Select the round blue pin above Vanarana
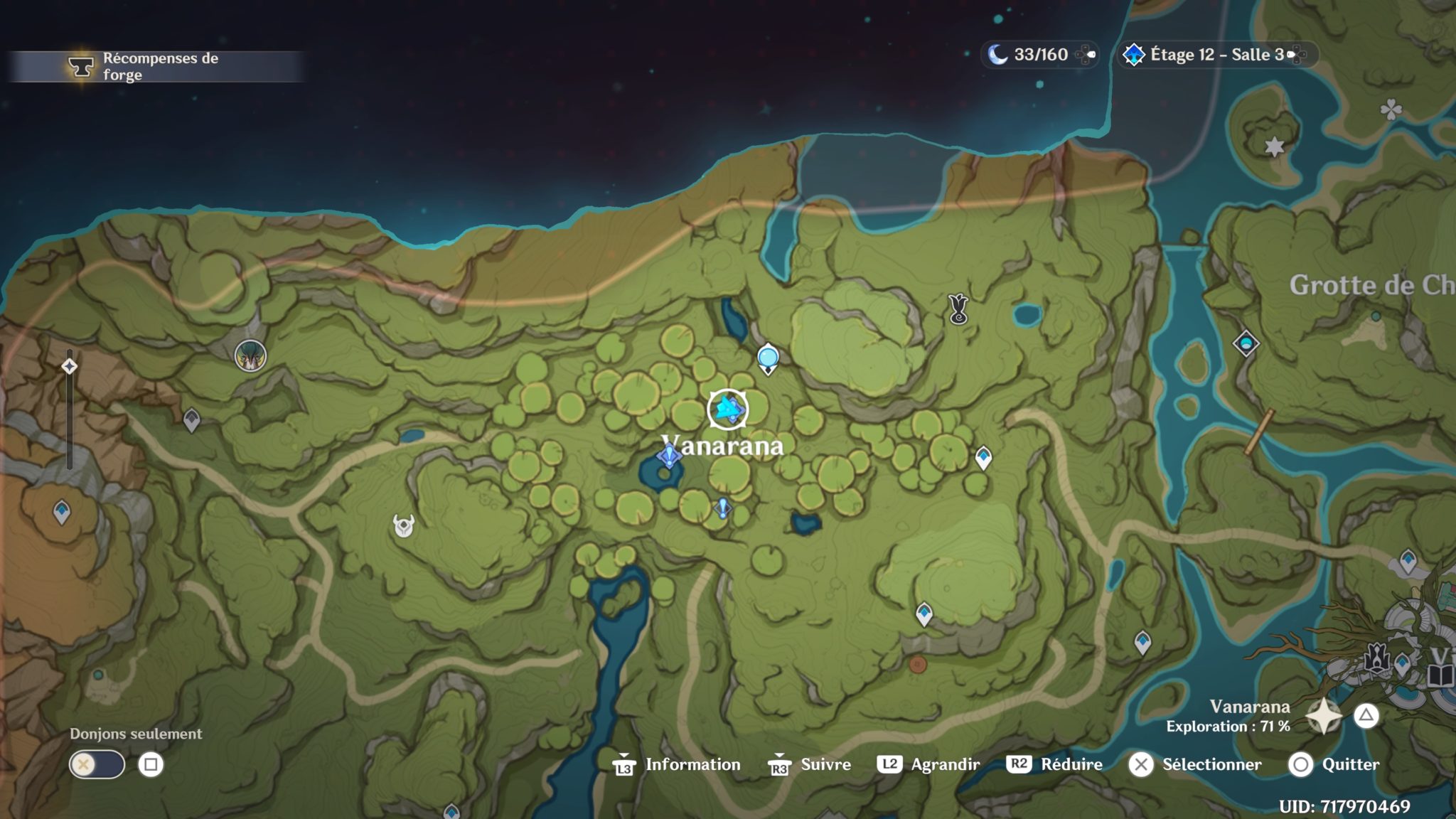The width and height of the screenshot is (1456, 819). tap(768, 358)
